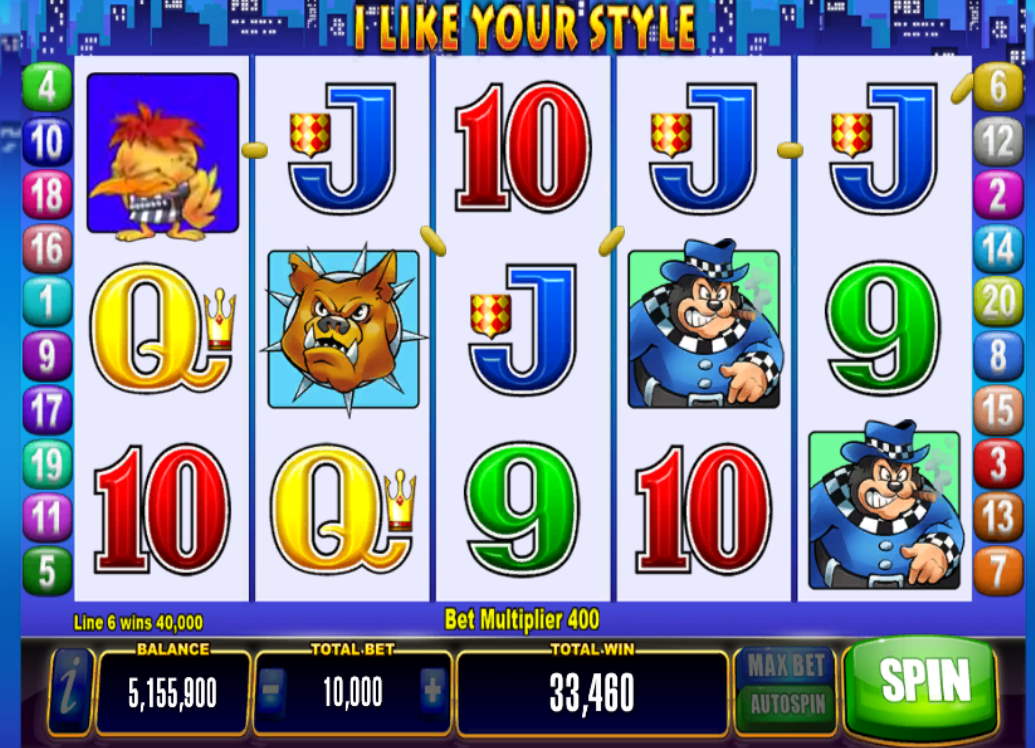
Task: Click payline number 14 marker
Action: point(998,249)
